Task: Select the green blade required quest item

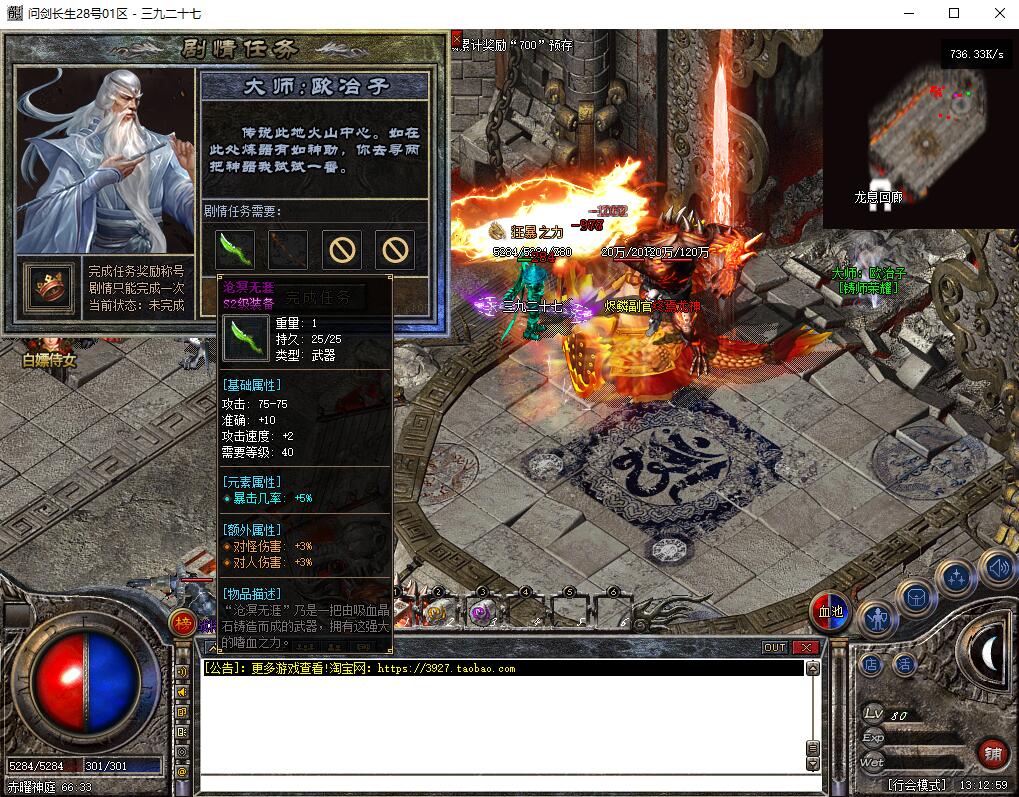Action: pos(235,249)
